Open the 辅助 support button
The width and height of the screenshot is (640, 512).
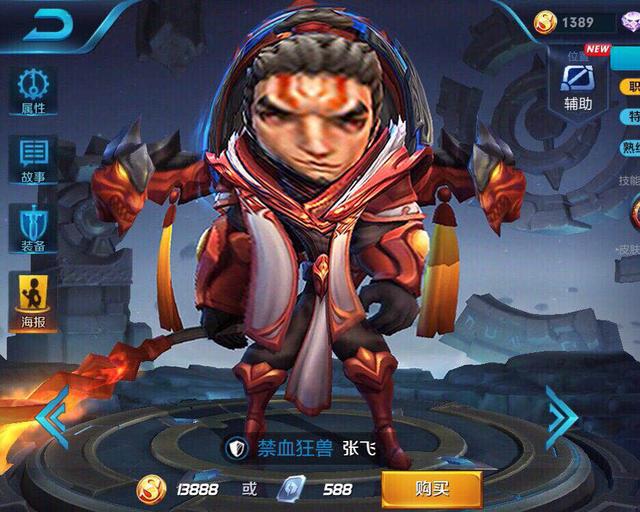click(578, 84)
